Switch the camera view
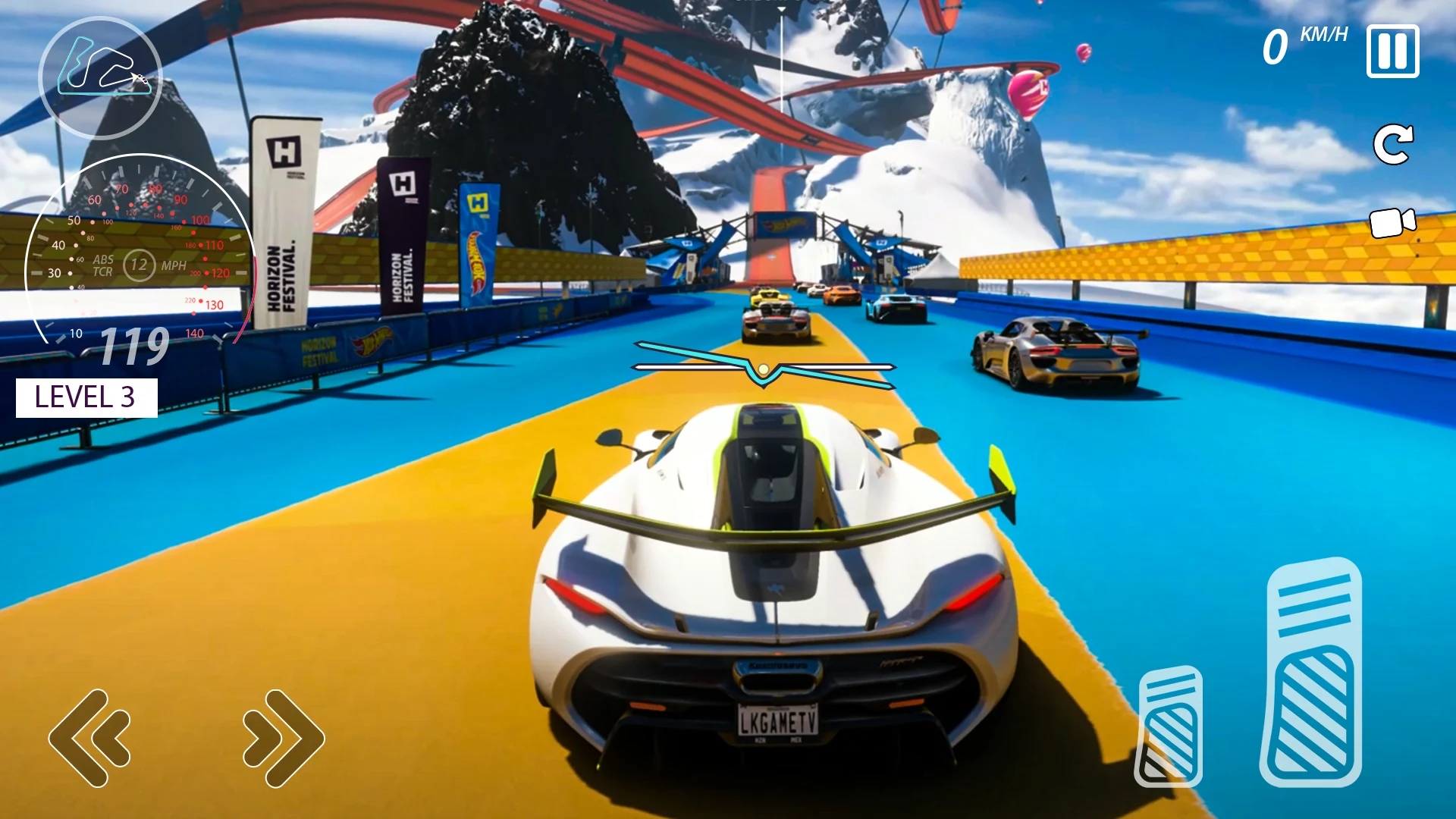This screenshot has width=1456, height=819. [x=1392, y=223]
